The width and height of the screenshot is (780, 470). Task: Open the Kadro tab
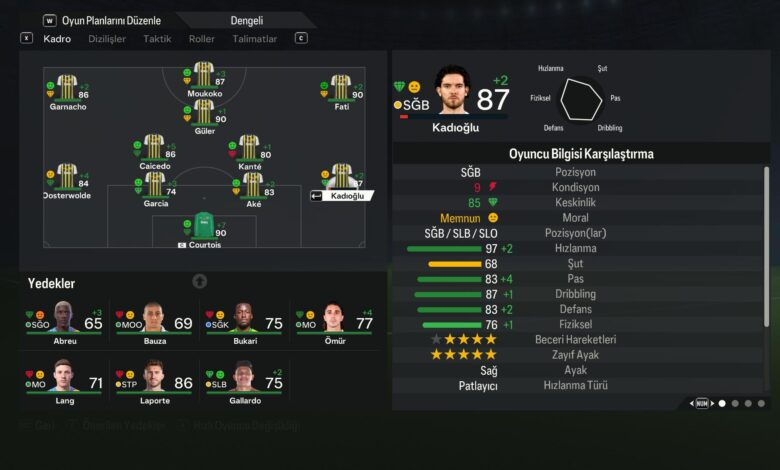pyautogui.click(x=57, y=39)
